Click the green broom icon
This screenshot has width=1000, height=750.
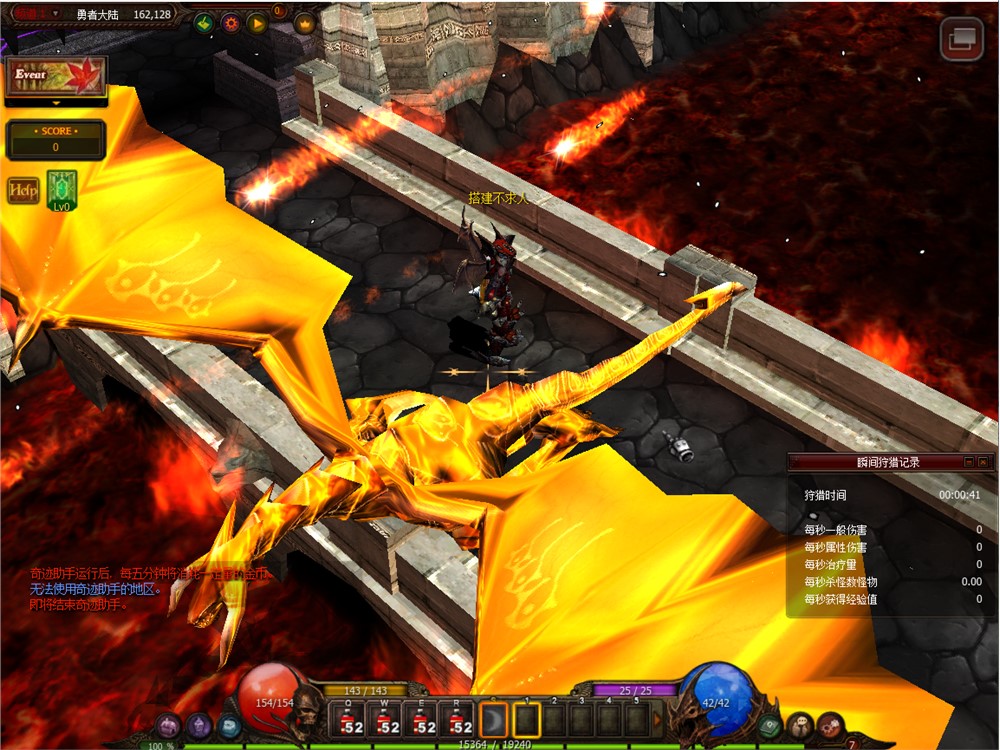point(204,22)
